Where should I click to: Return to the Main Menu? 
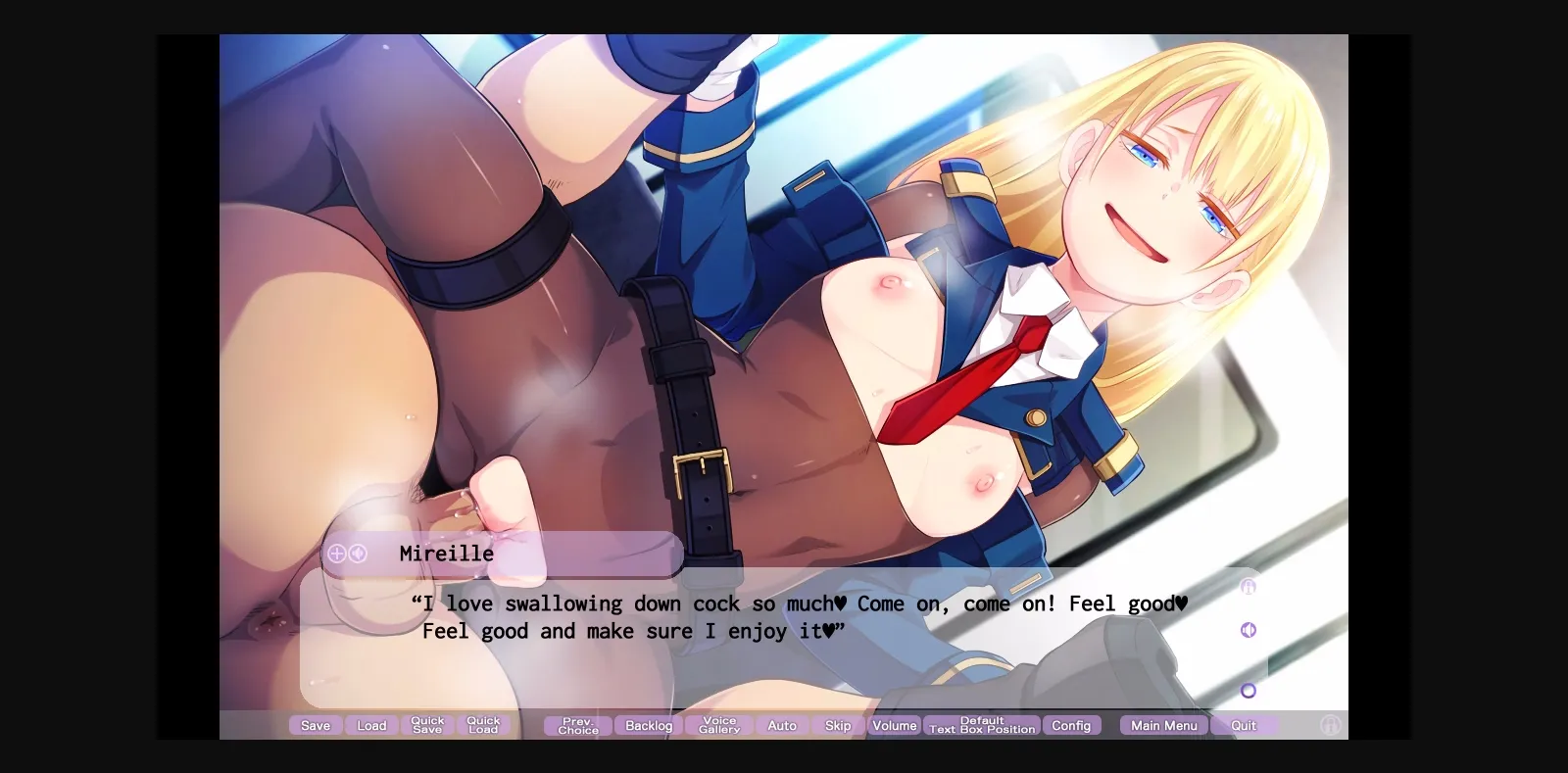[1162, 725]
